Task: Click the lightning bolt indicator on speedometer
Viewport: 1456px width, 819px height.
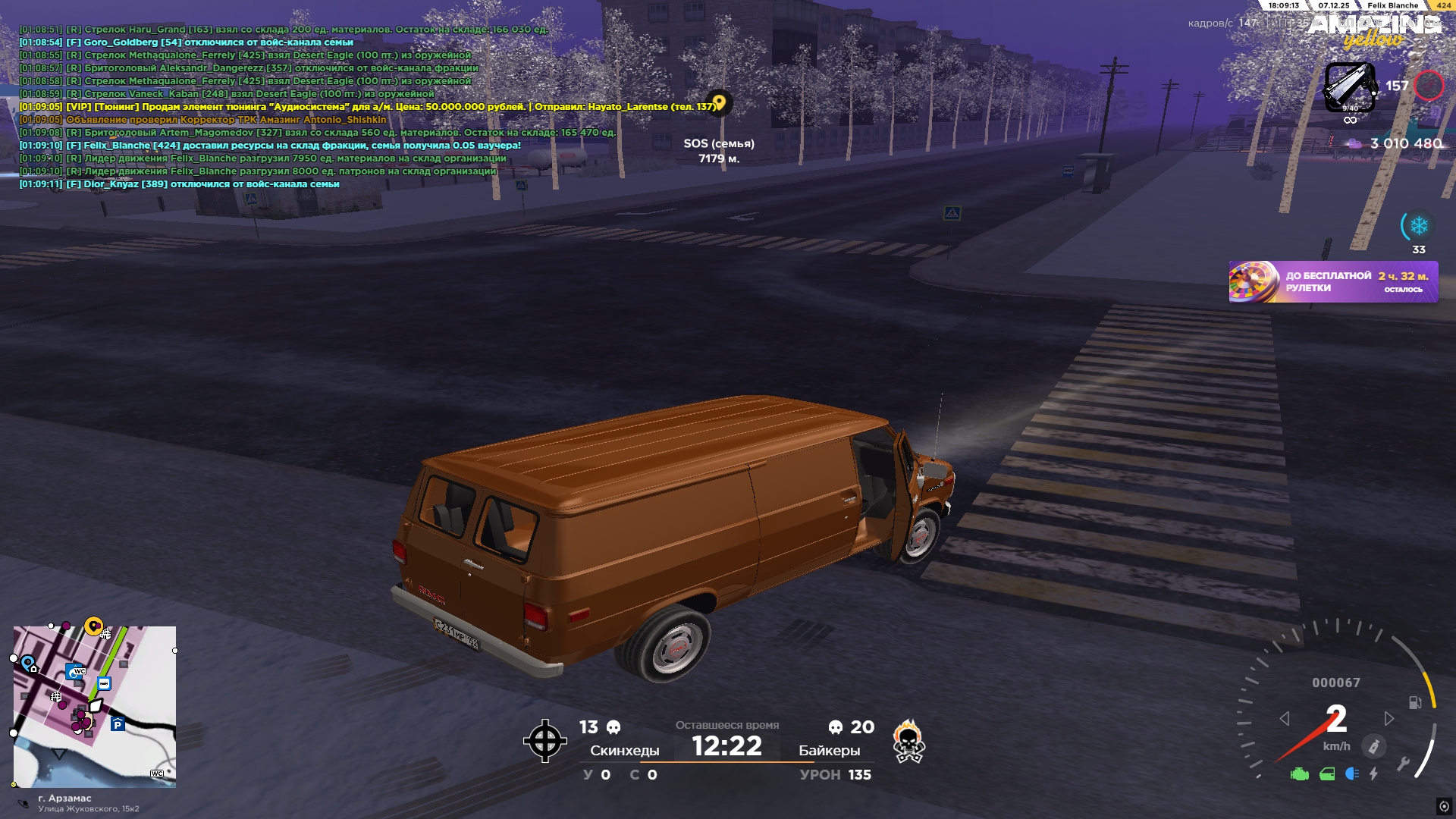Action: 1373,774
